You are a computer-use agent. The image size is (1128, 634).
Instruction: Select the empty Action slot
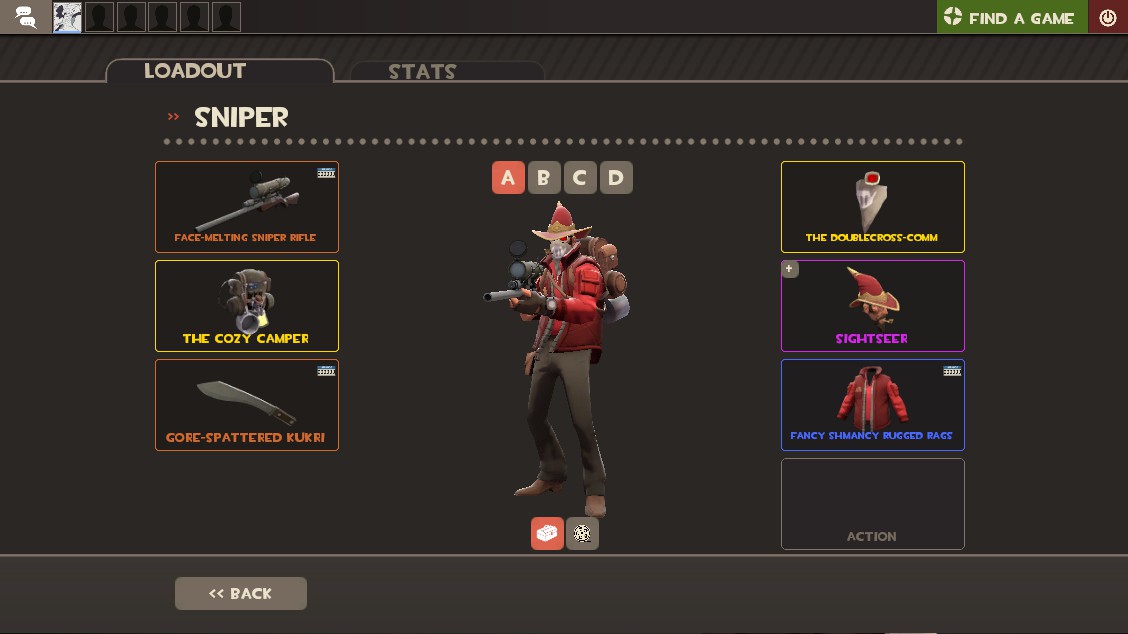872,504
